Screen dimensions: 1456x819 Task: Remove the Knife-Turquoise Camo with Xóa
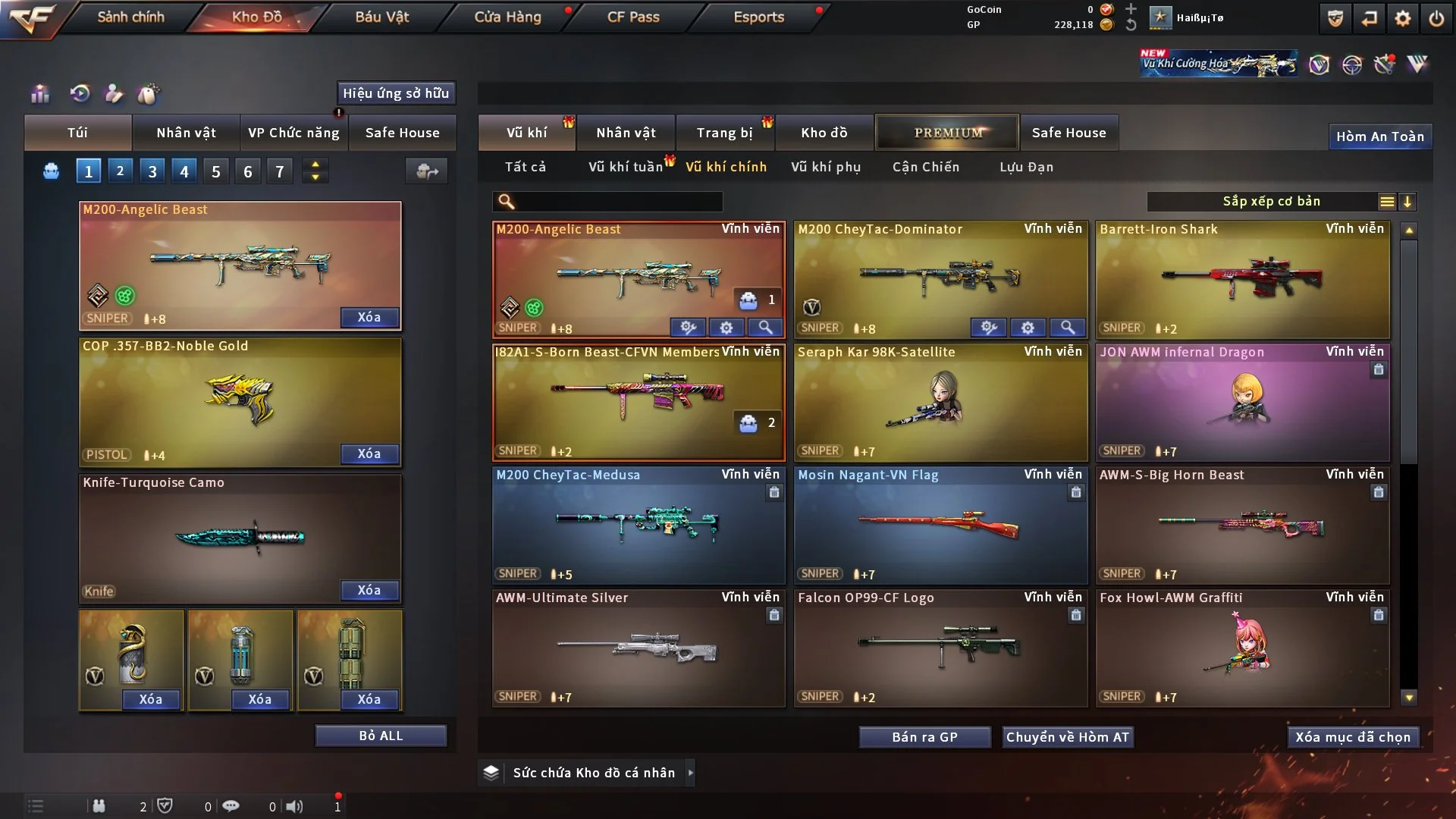click(369, 590)
